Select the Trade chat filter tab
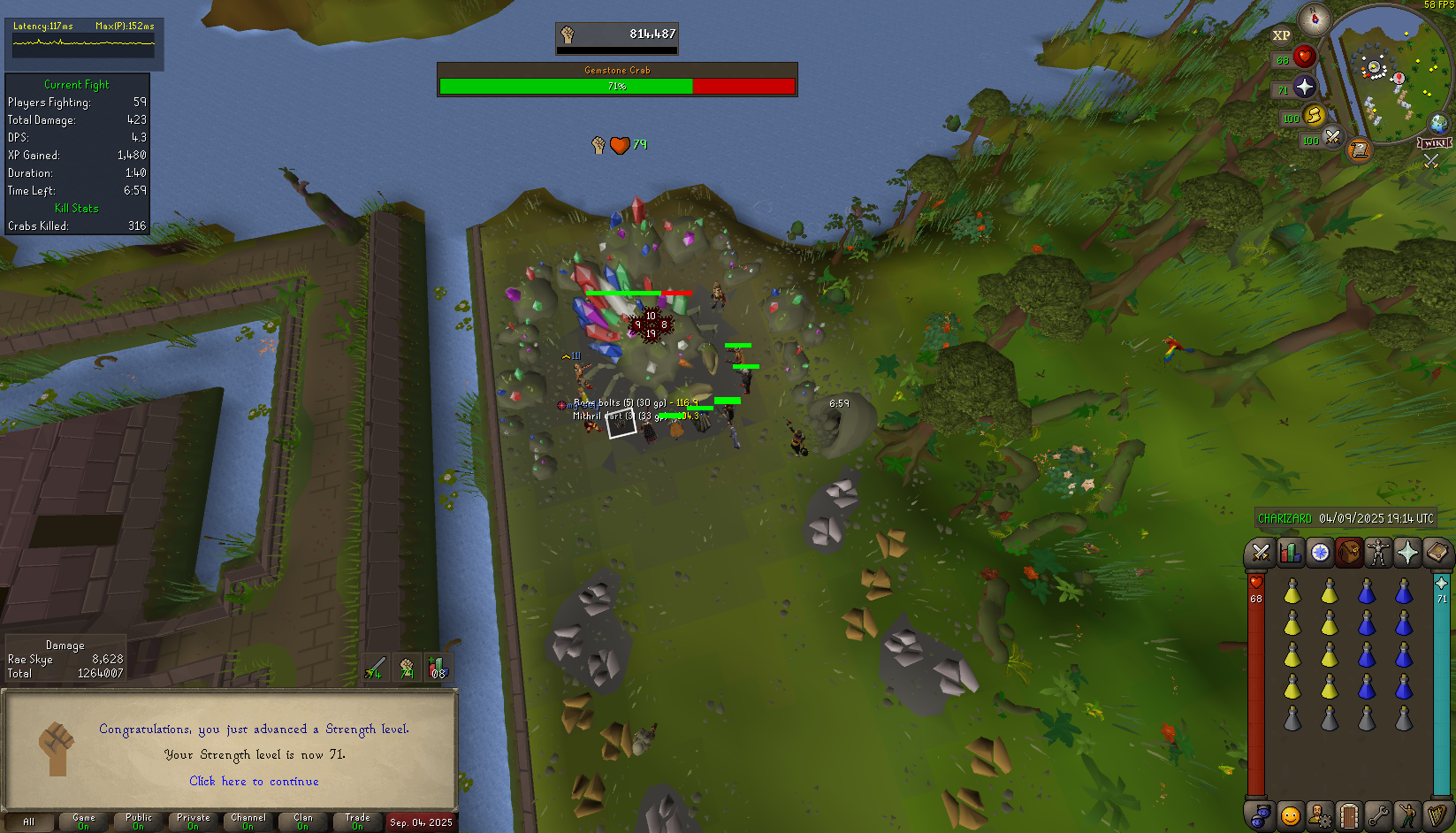 pos(358,822)
